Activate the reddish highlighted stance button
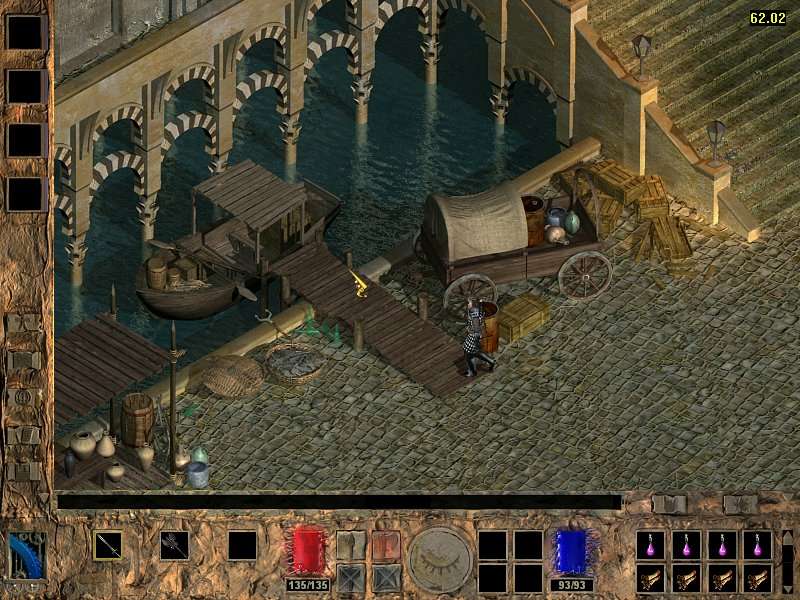 coord(386,545)
